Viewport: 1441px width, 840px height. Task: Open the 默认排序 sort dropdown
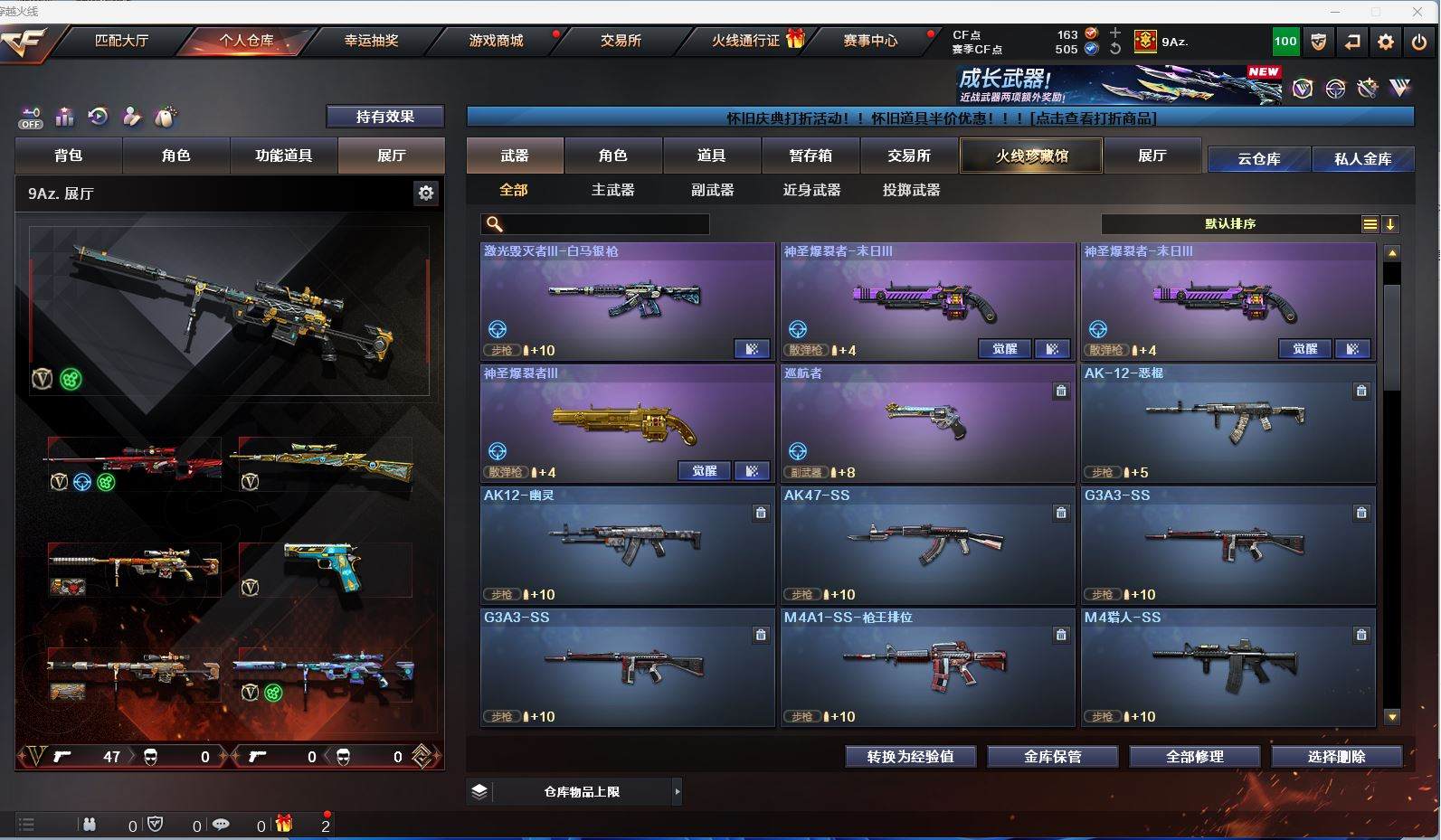coord(1230,224)
